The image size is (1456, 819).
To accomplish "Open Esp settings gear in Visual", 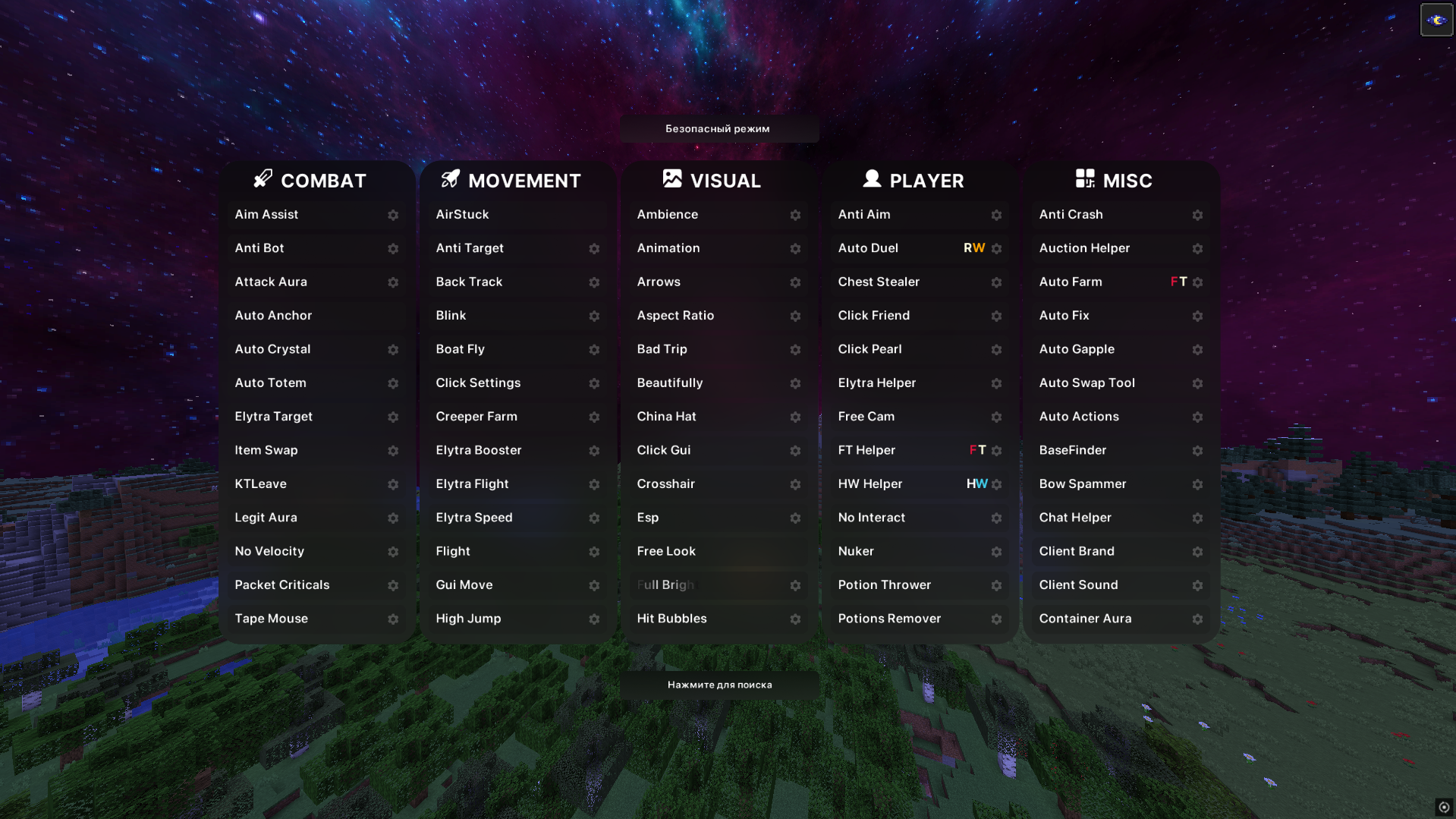I will (795, 518).
